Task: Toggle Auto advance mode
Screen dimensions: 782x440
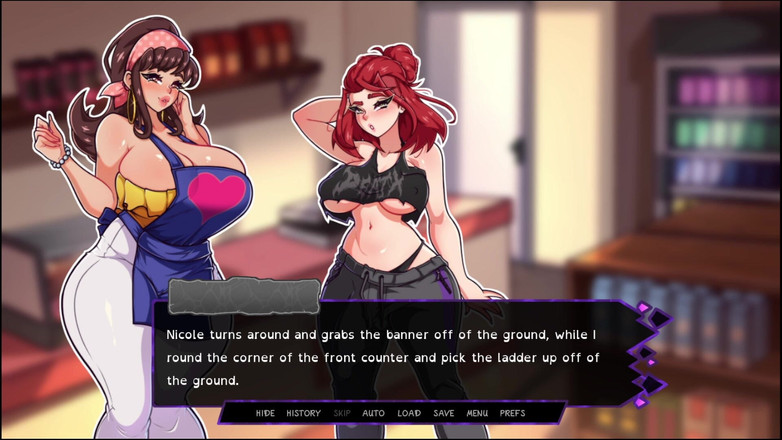Action: [373, 413]
